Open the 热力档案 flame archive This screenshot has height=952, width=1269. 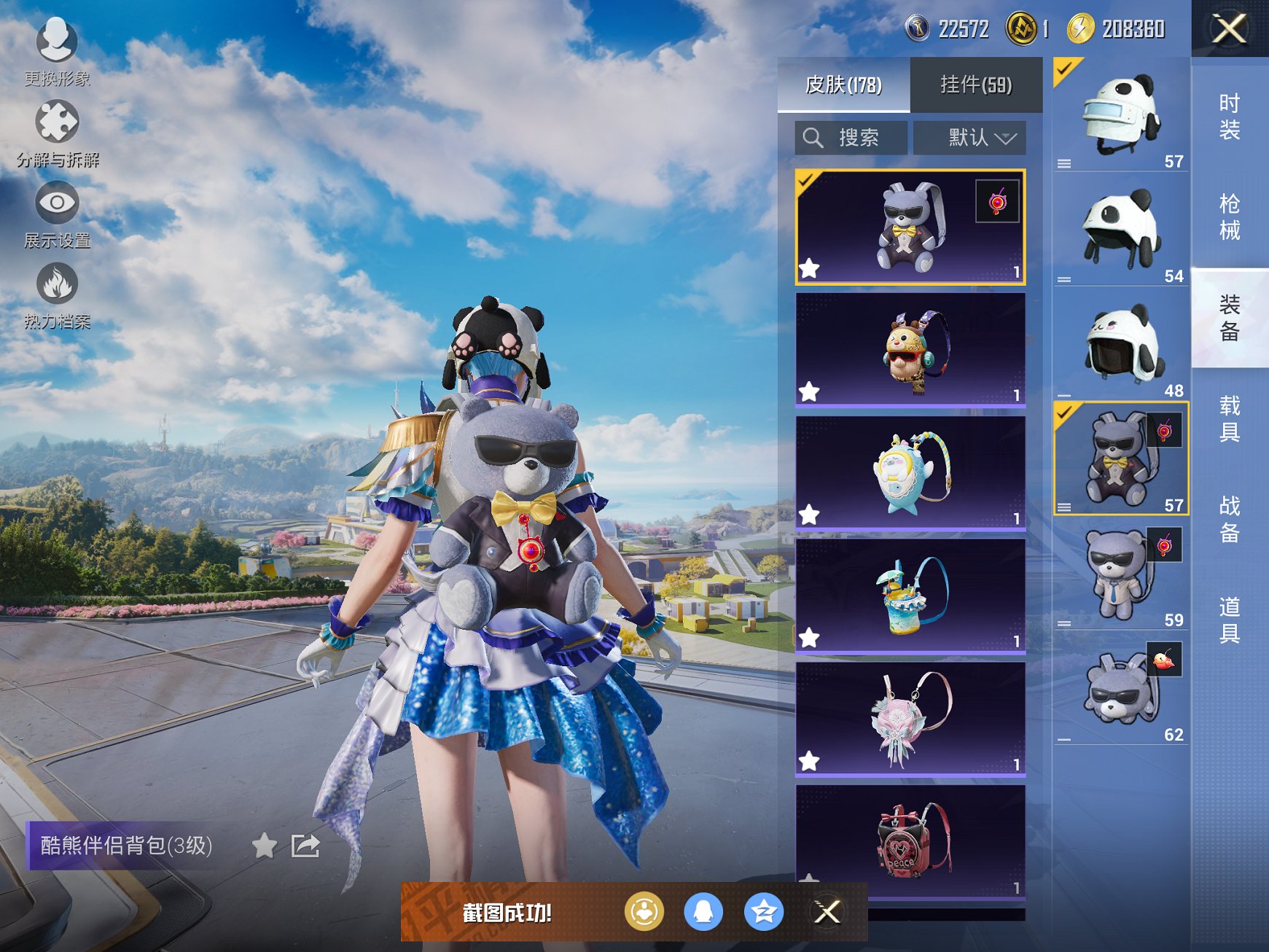[57, 293]
